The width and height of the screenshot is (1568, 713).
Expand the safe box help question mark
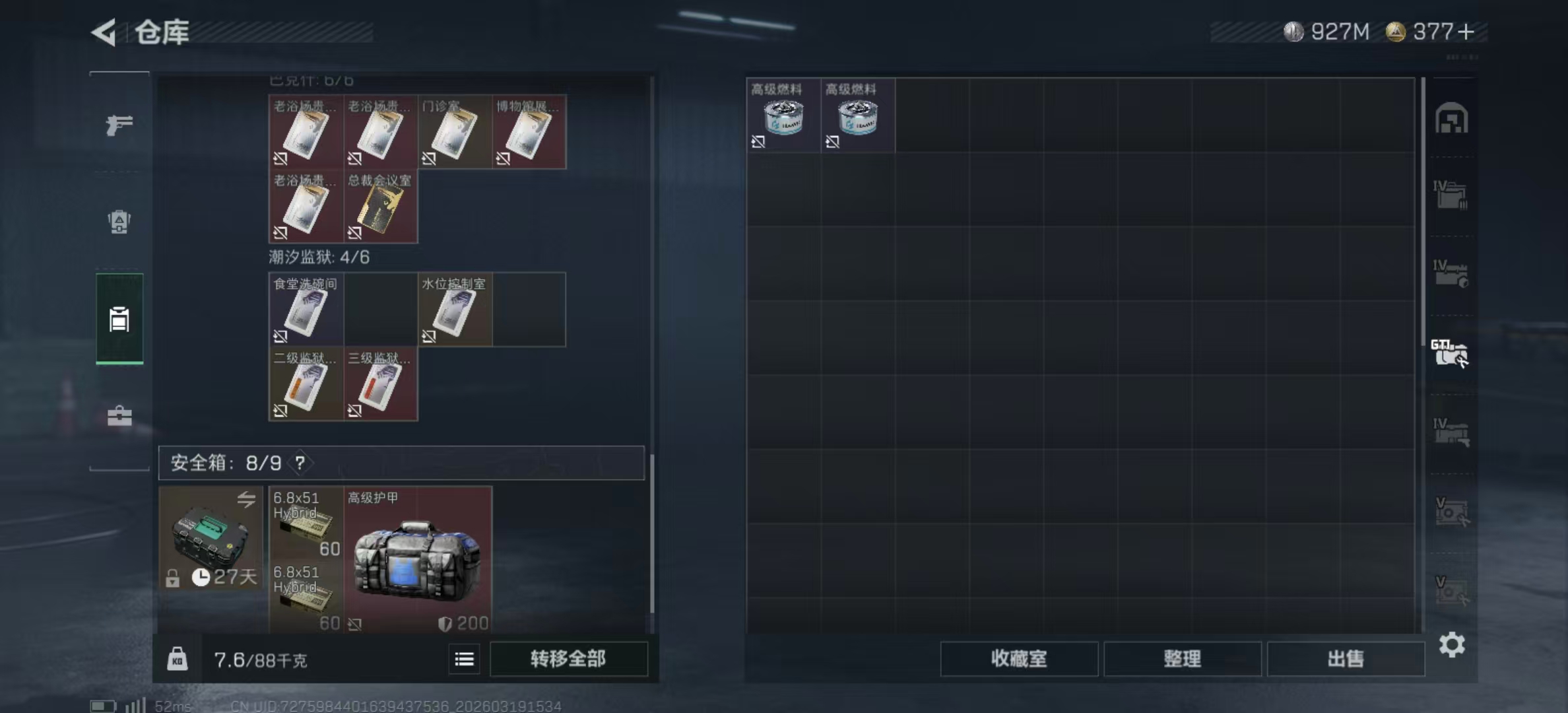click(x=302, y=463)
